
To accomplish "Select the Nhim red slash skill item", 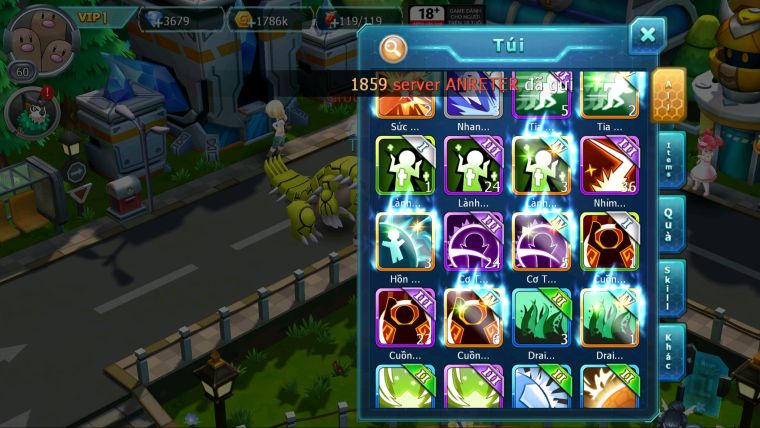I will (x=609, y=164).
